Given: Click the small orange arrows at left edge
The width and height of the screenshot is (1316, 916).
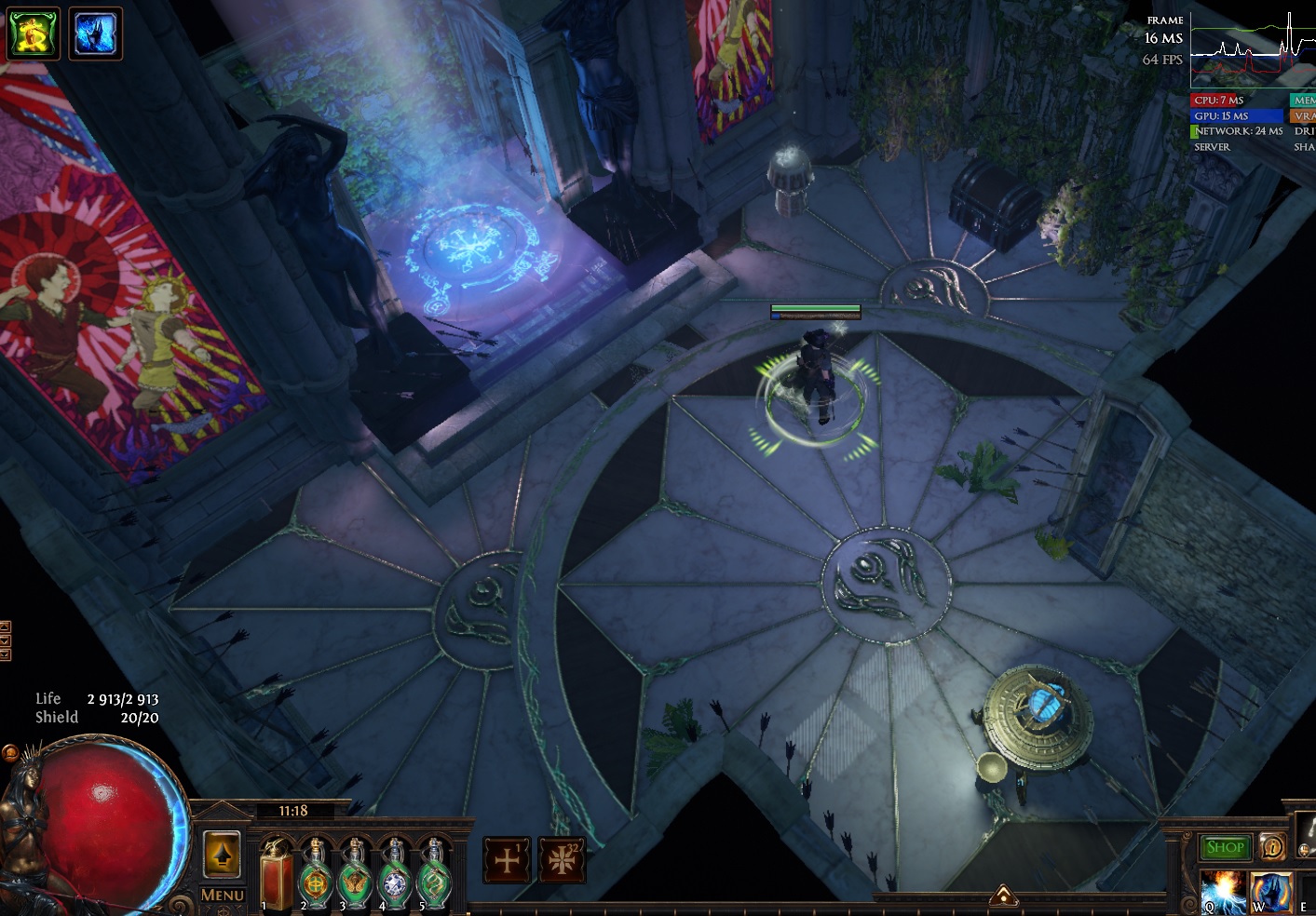Looking at the screenshot, I should coord(5,640).
